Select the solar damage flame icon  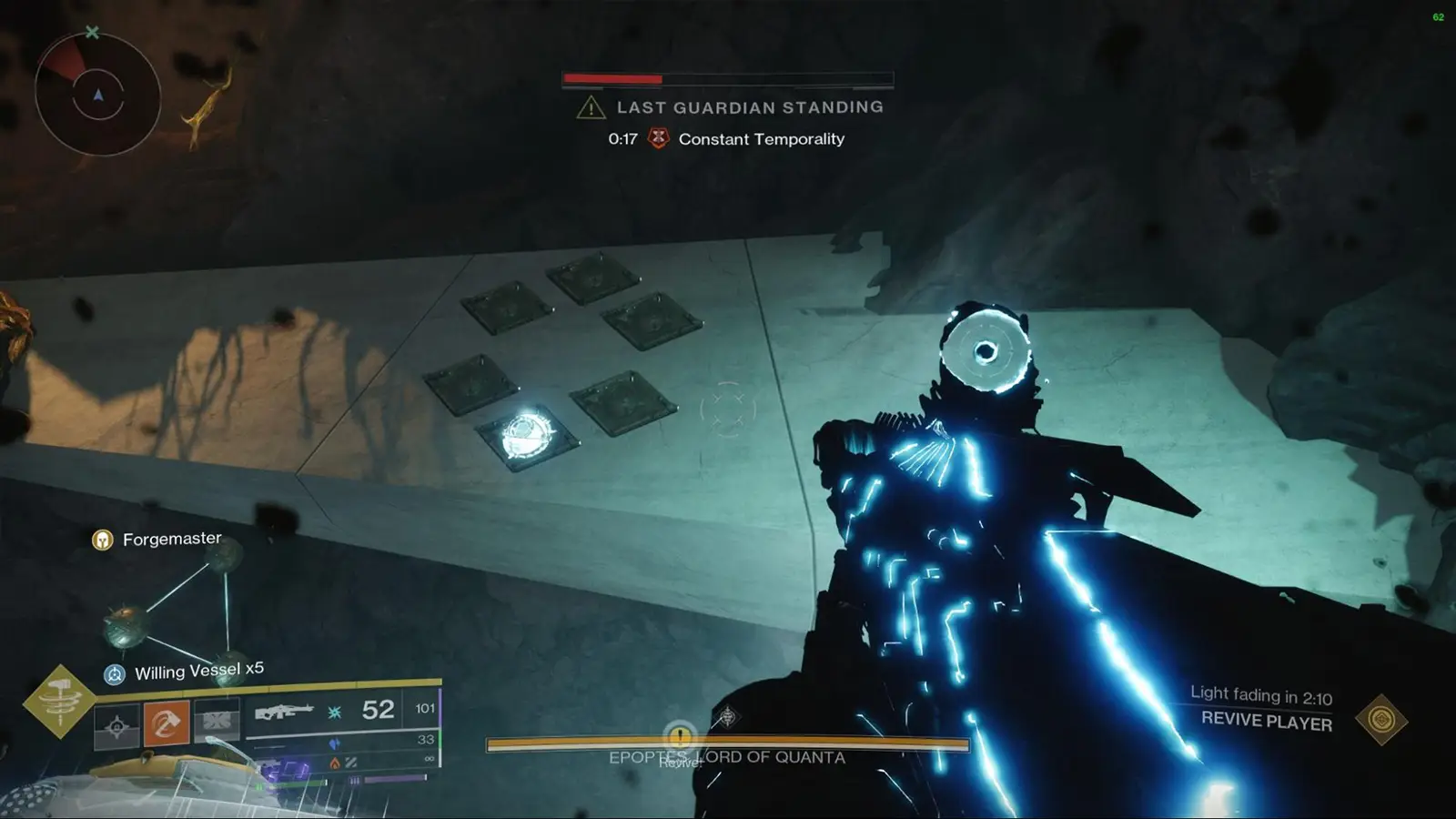tap(334, 763)
